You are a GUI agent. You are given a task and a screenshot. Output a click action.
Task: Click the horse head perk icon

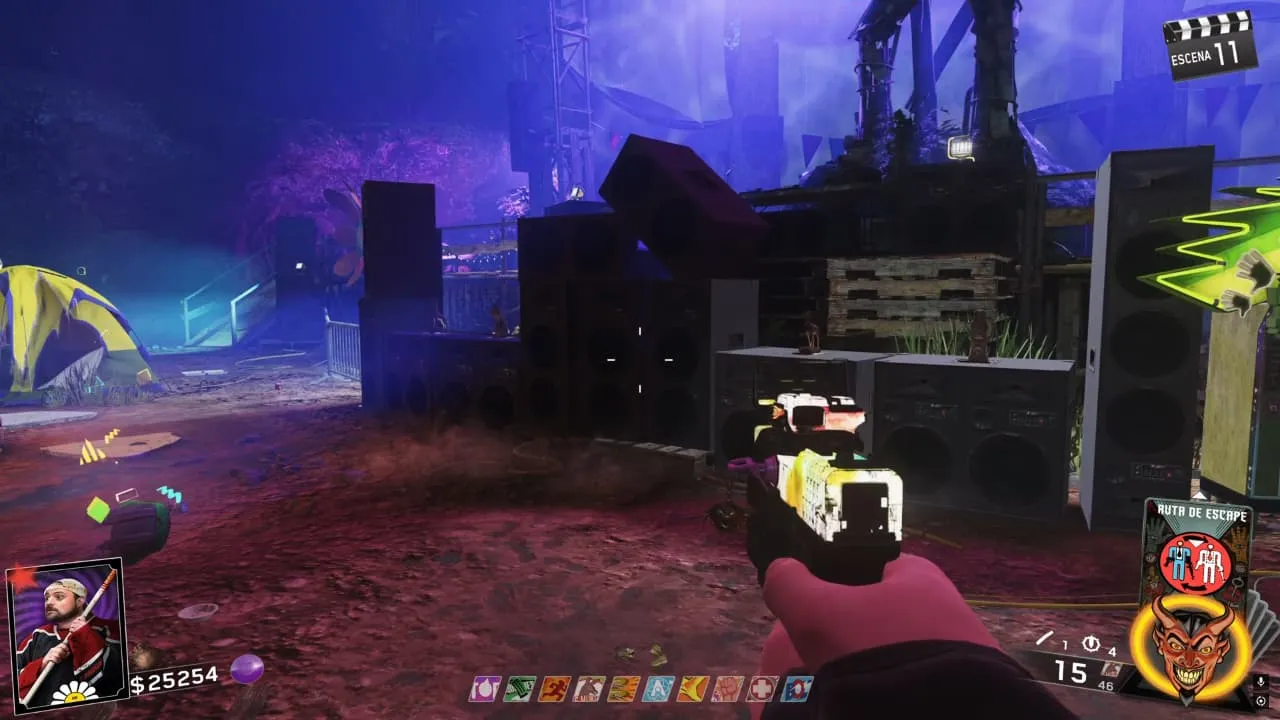pyautogui.click(x=588, y=688)
